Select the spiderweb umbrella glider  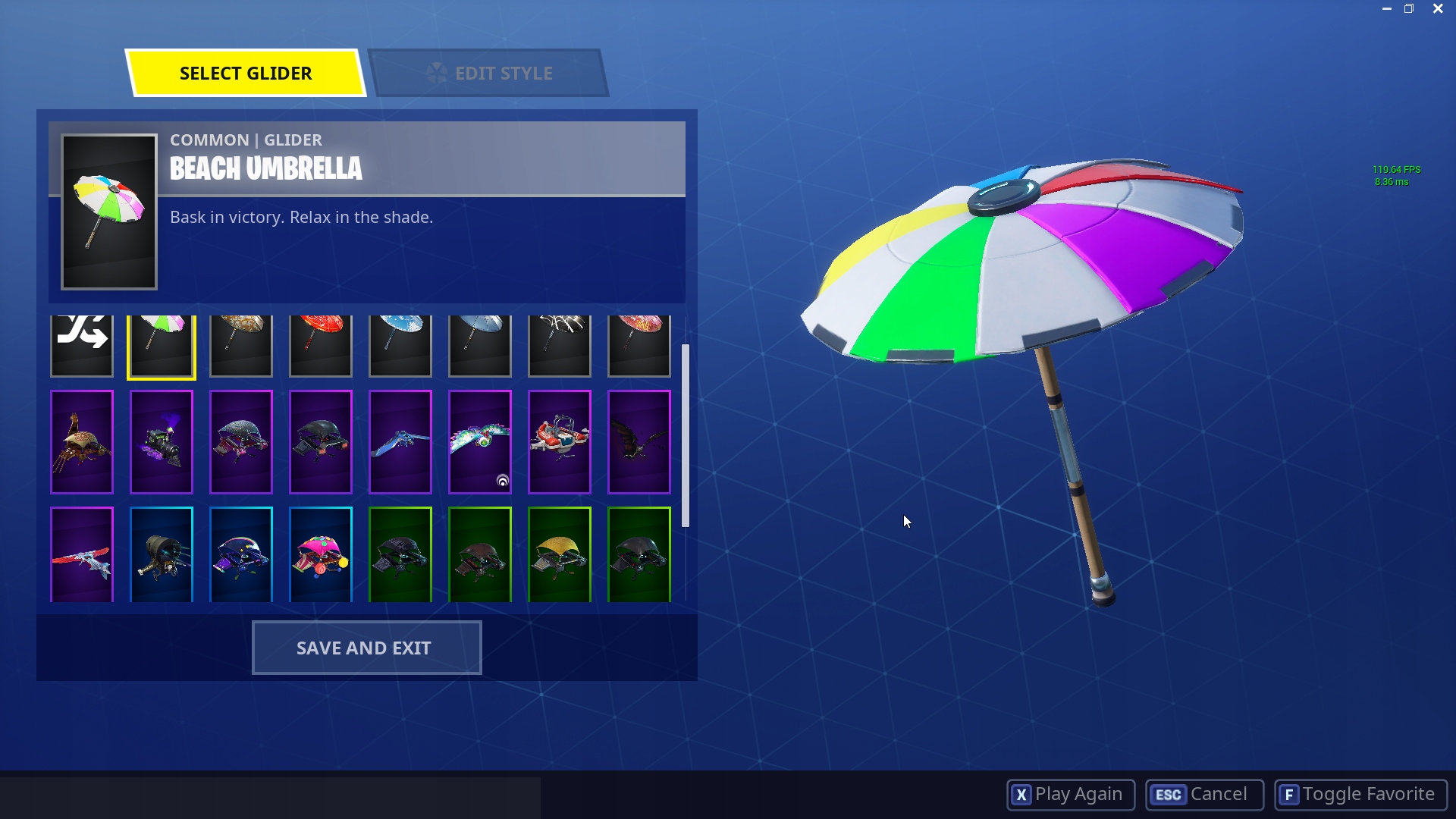pyautogui.click(x=559, y=345)
